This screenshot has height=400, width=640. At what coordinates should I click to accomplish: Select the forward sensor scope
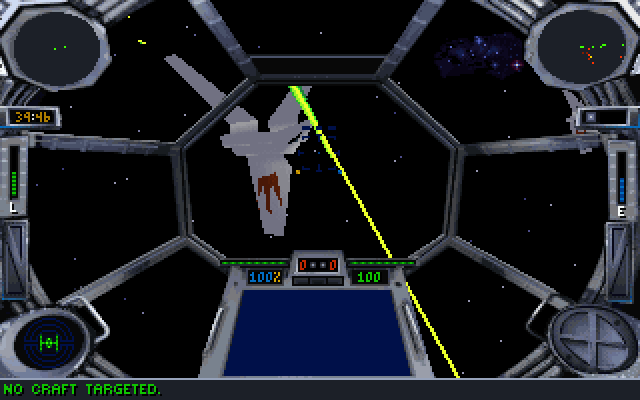point(60,44)
